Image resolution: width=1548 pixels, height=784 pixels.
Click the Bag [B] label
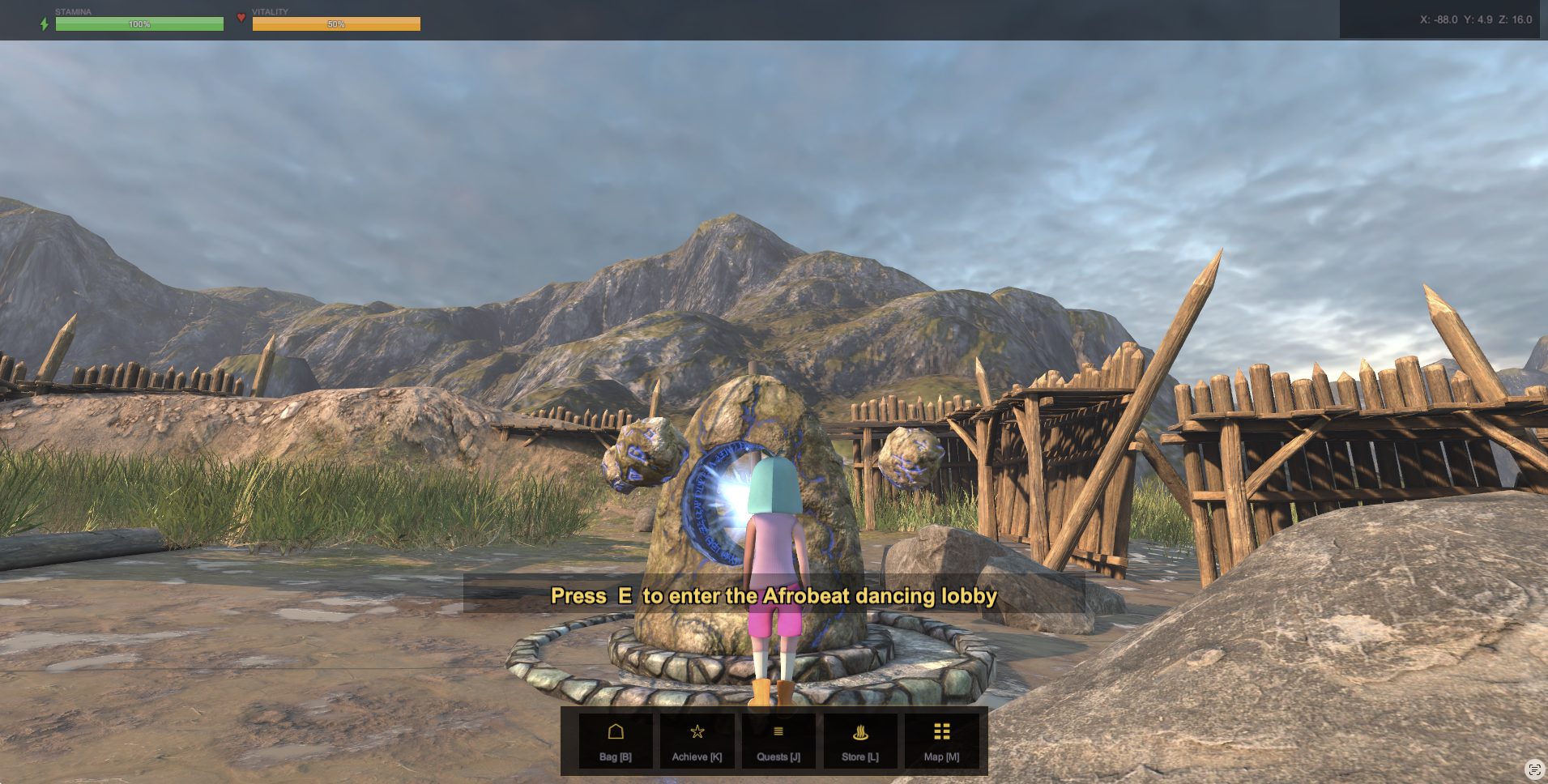coord(616,756)
